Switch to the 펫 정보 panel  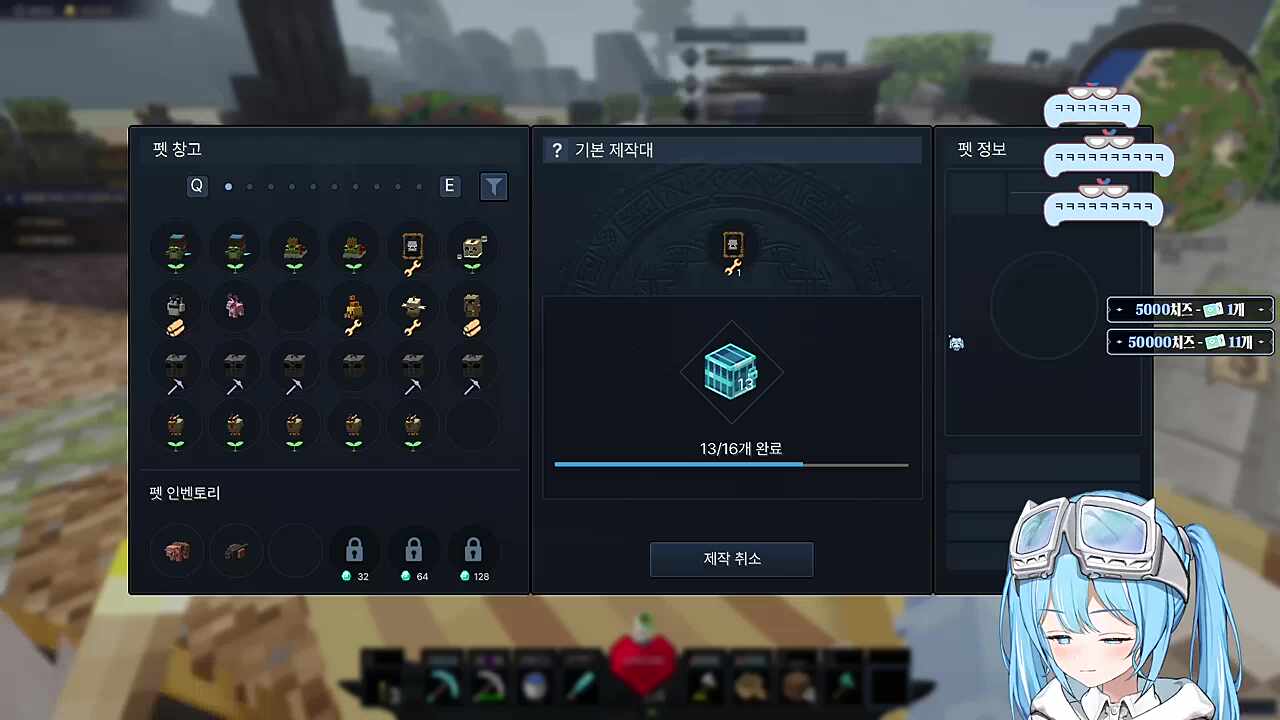click(x=980, y=150)
